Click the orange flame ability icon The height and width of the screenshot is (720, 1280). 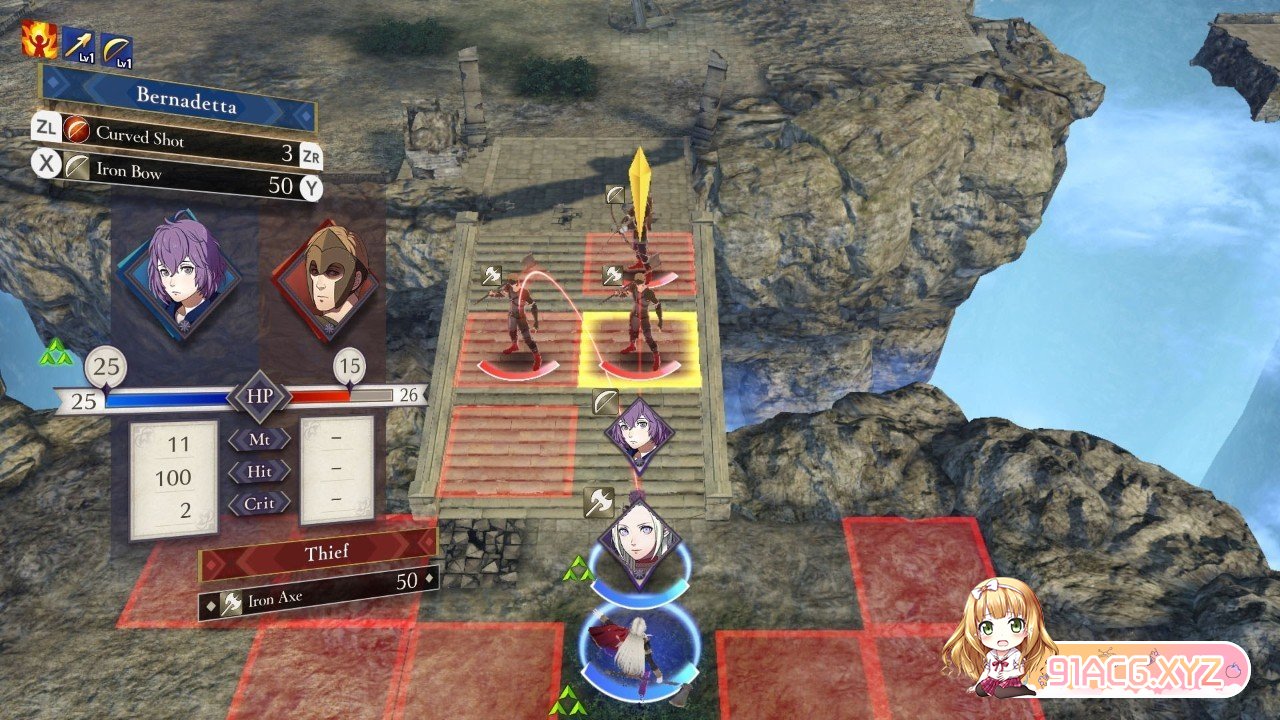[40, 41]
